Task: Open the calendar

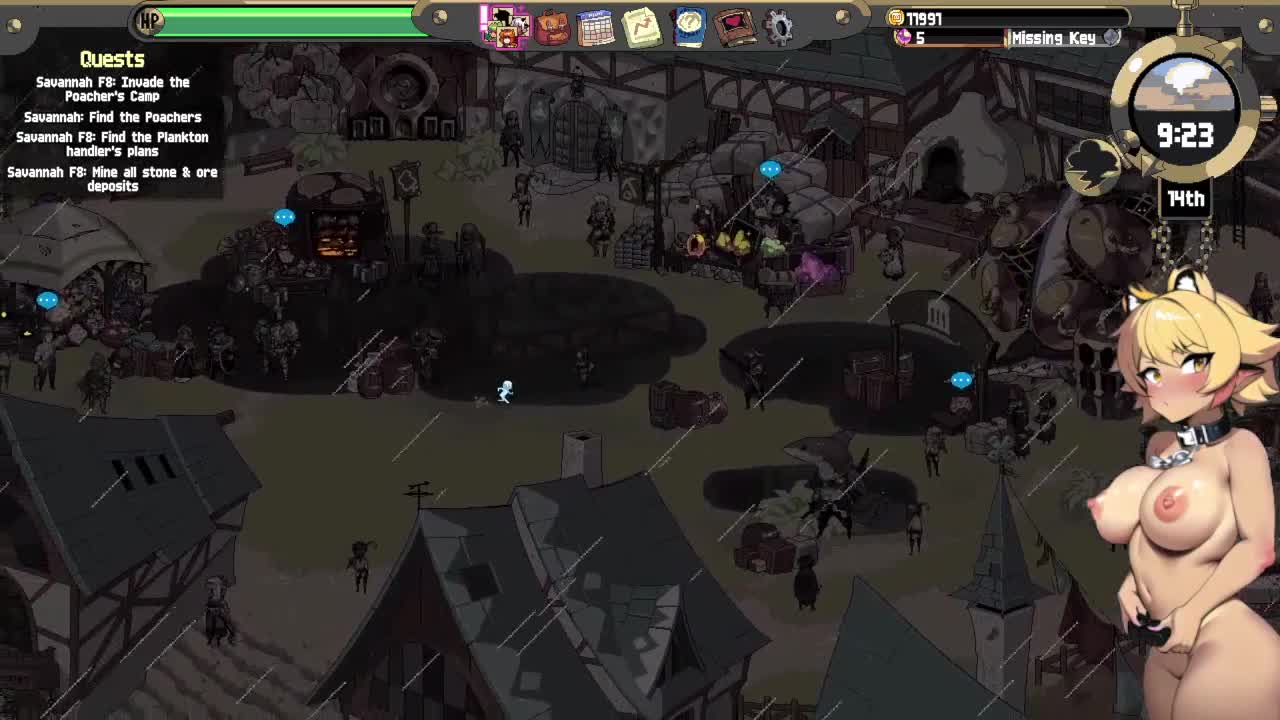Action: point(596,27)
